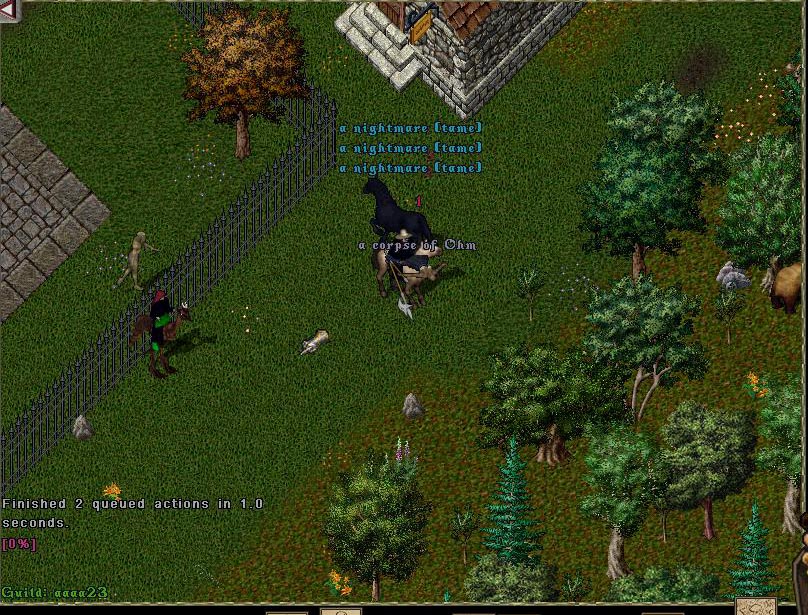The width and height of the screenshot is (808, 615).
Task: Open the parchment scroll icon on the bottom bar
Action: [x=755, y=606]
